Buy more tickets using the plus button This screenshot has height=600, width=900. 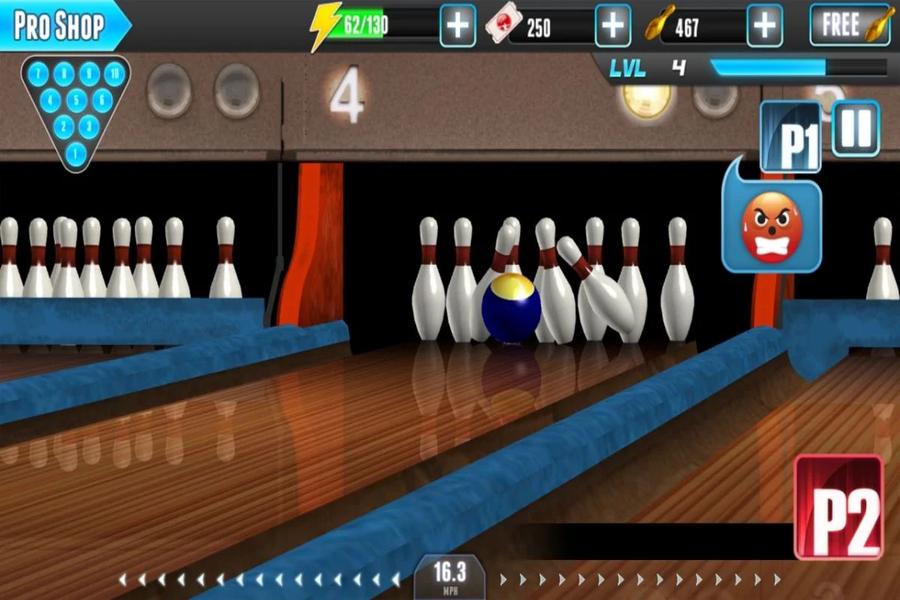pos(612,26)
